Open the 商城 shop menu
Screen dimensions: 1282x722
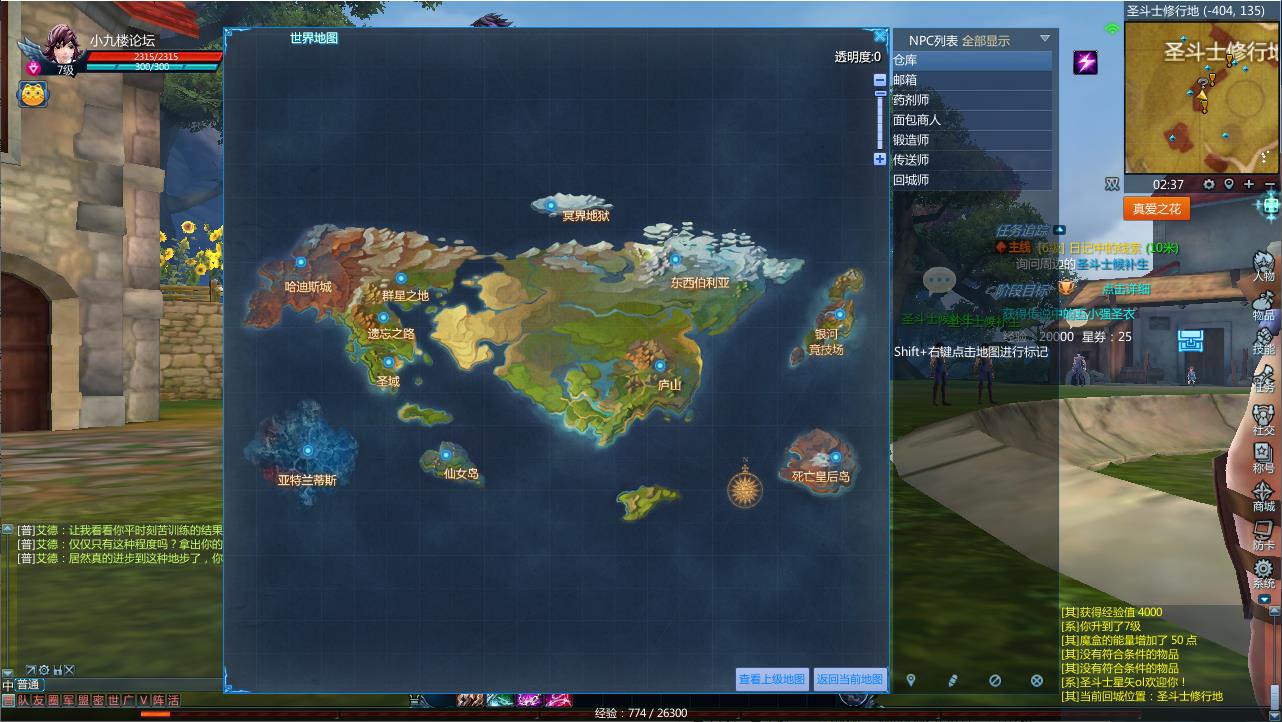1264,497
